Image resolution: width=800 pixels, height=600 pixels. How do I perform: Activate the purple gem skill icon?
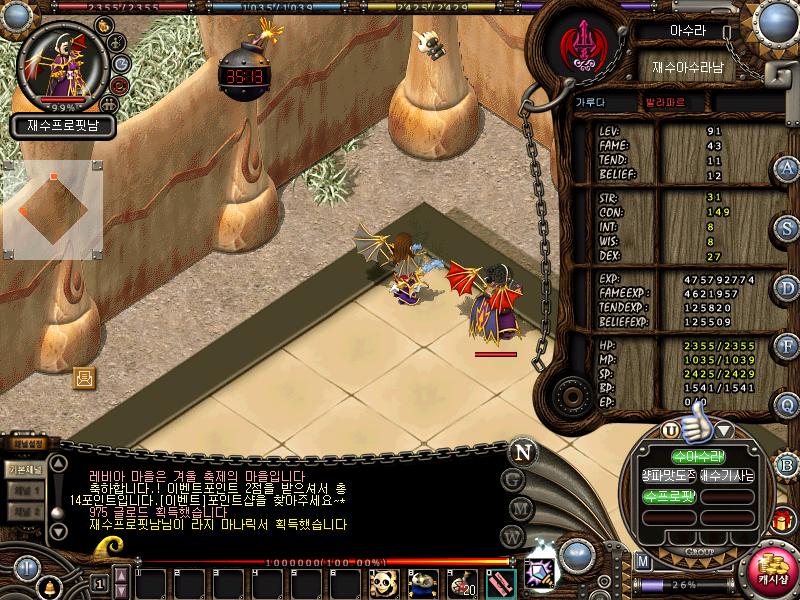pos(540,574)
